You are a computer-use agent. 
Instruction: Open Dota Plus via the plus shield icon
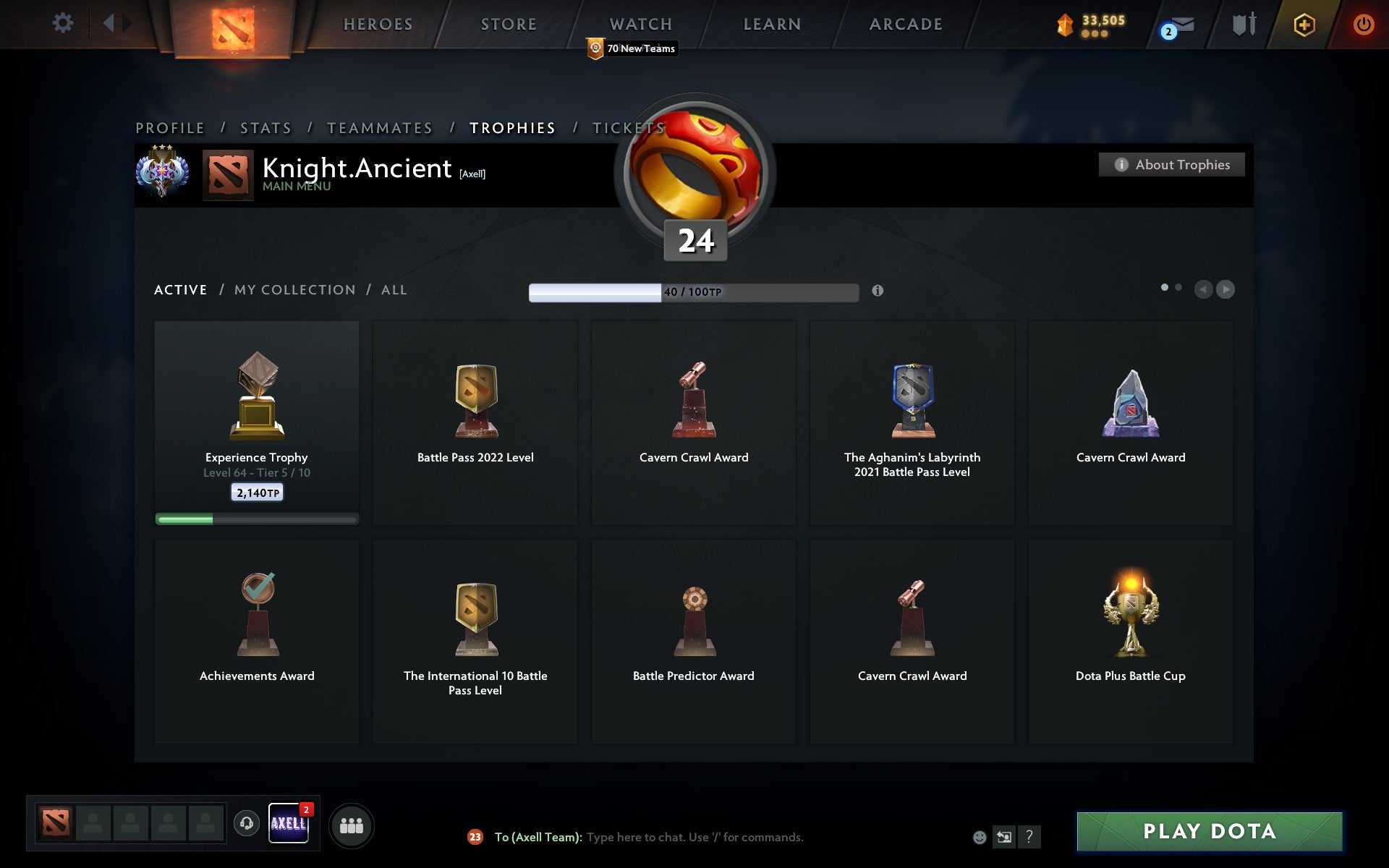pyautogui.click(x=1304, y=24)
